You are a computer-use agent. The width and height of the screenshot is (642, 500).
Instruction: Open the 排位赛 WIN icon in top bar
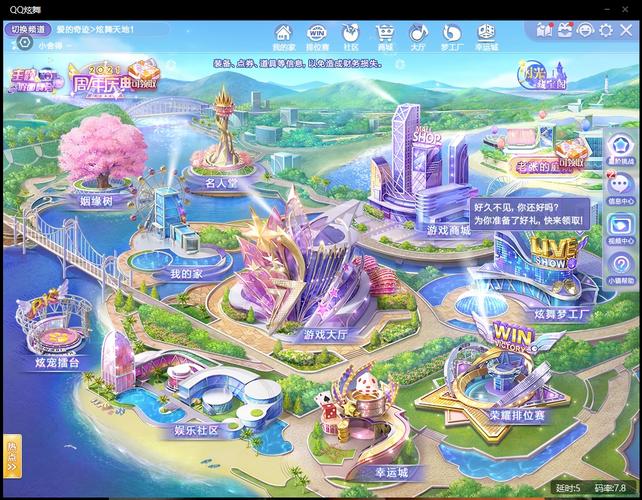[x=317, y=38]
